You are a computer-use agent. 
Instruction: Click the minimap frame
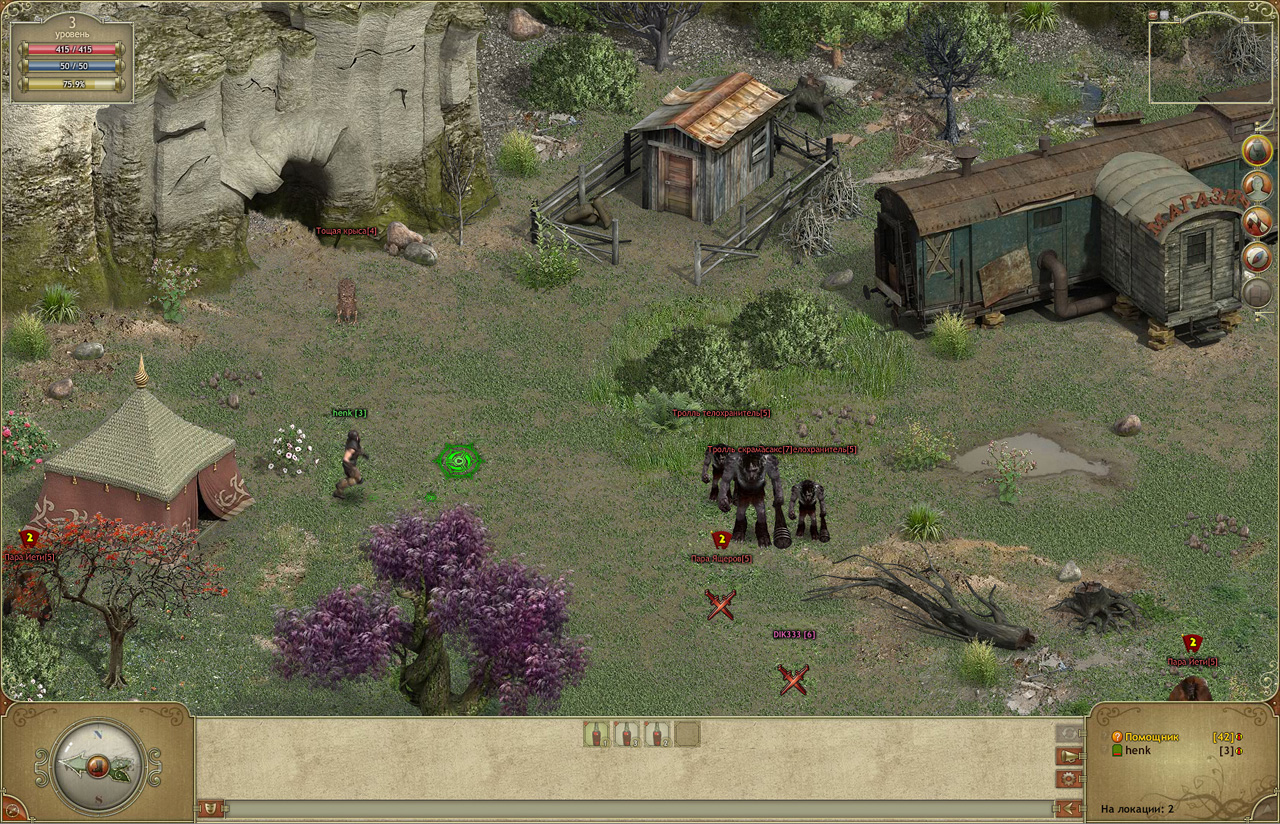pyautogui.click(x=1214, y=61)
